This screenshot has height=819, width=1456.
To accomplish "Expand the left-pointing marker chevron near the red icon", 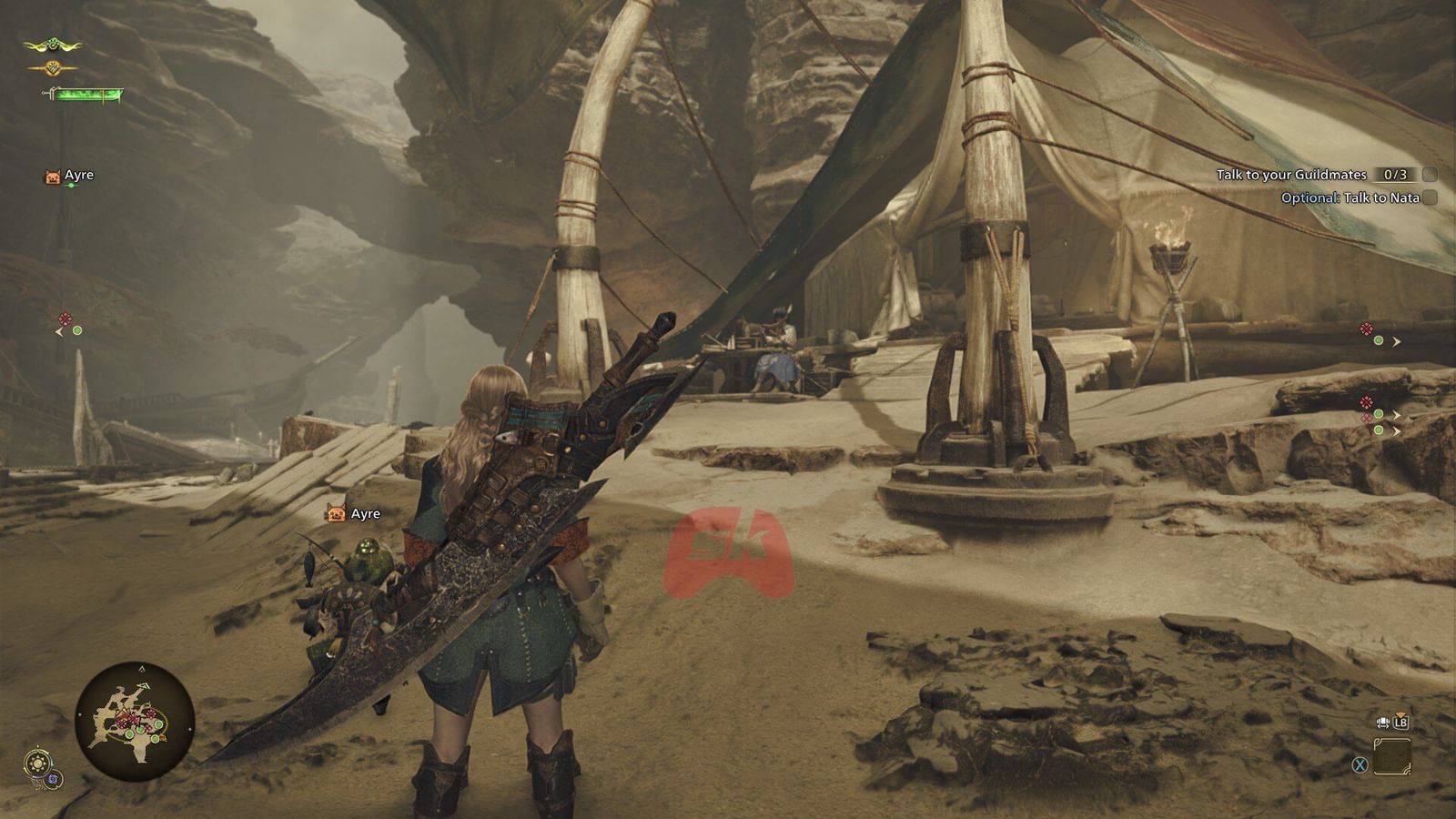I will point(59,331).
